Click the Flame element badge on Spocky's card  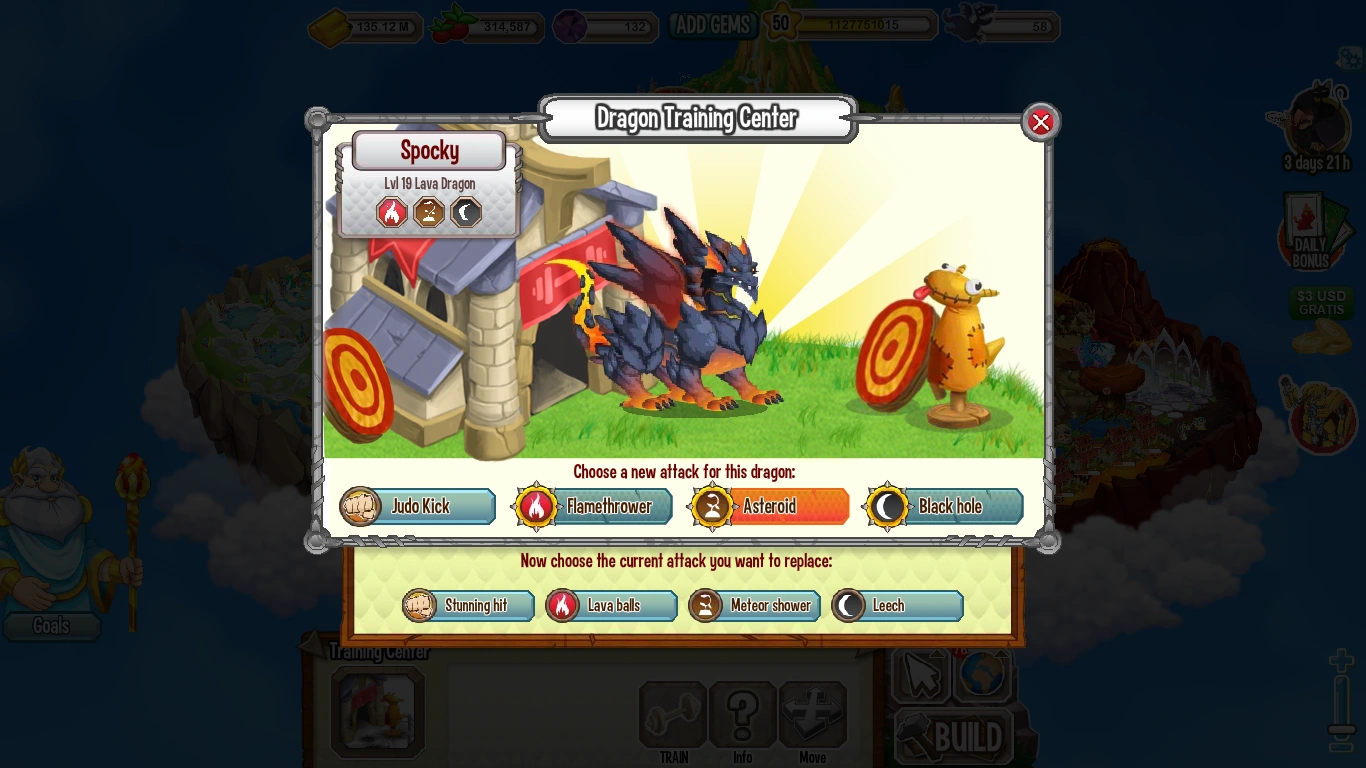click(391, 212)
